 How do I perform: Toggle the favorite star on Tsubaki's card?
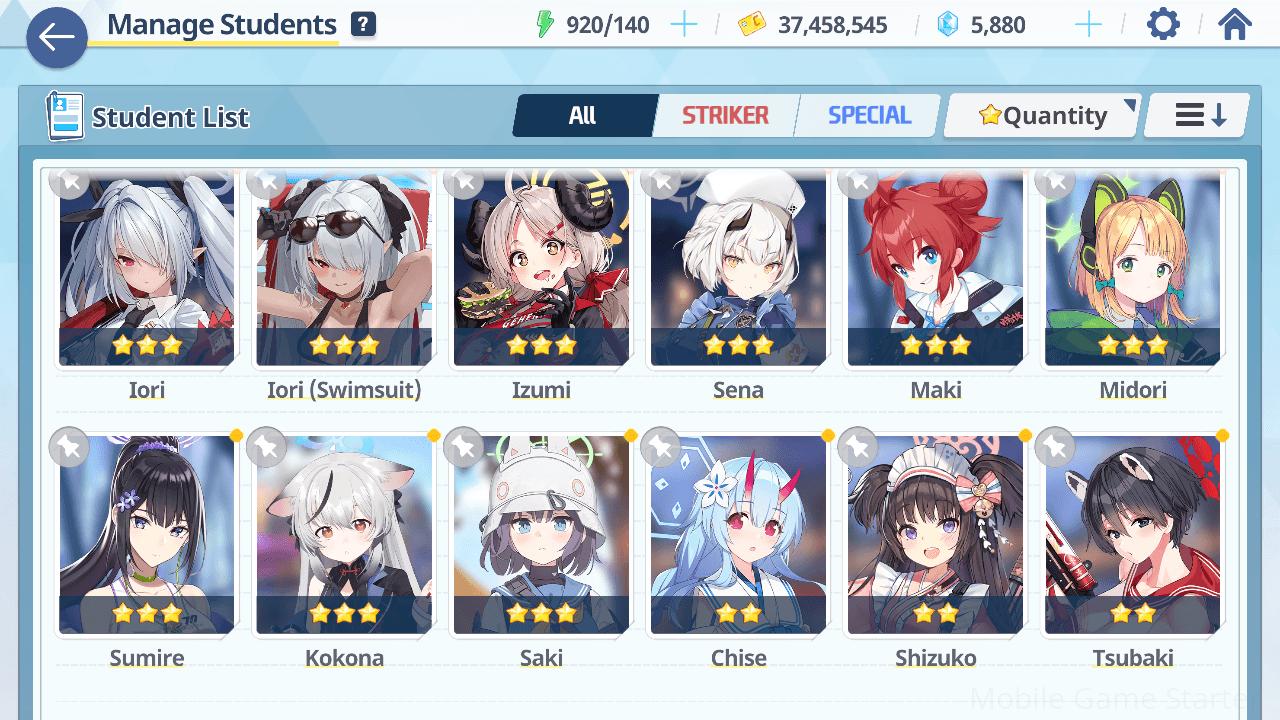click(x=1055, y=448)
